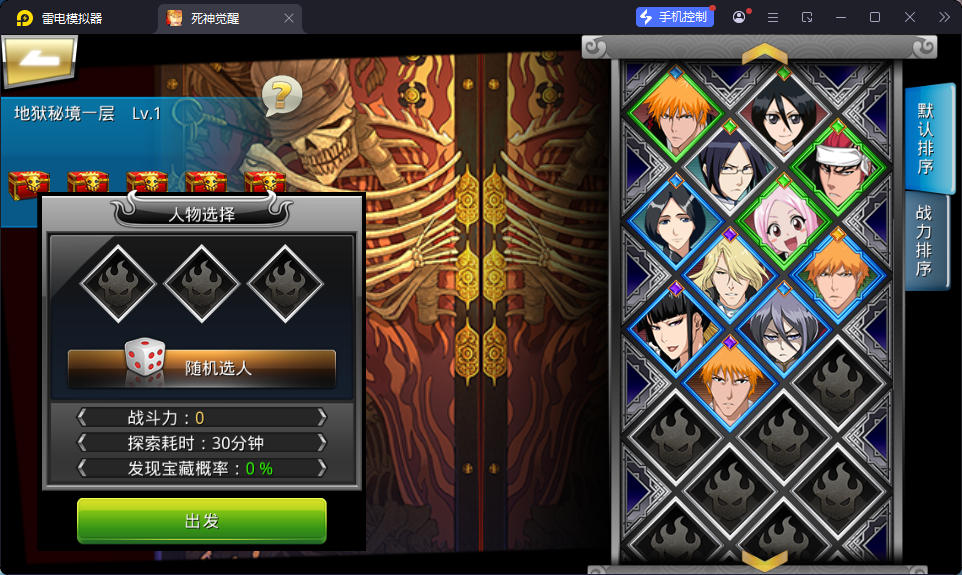The height and width of the screenshot is (575, 962).
Task: Select the gray-haired character portrait
Action: click(782, 328)
